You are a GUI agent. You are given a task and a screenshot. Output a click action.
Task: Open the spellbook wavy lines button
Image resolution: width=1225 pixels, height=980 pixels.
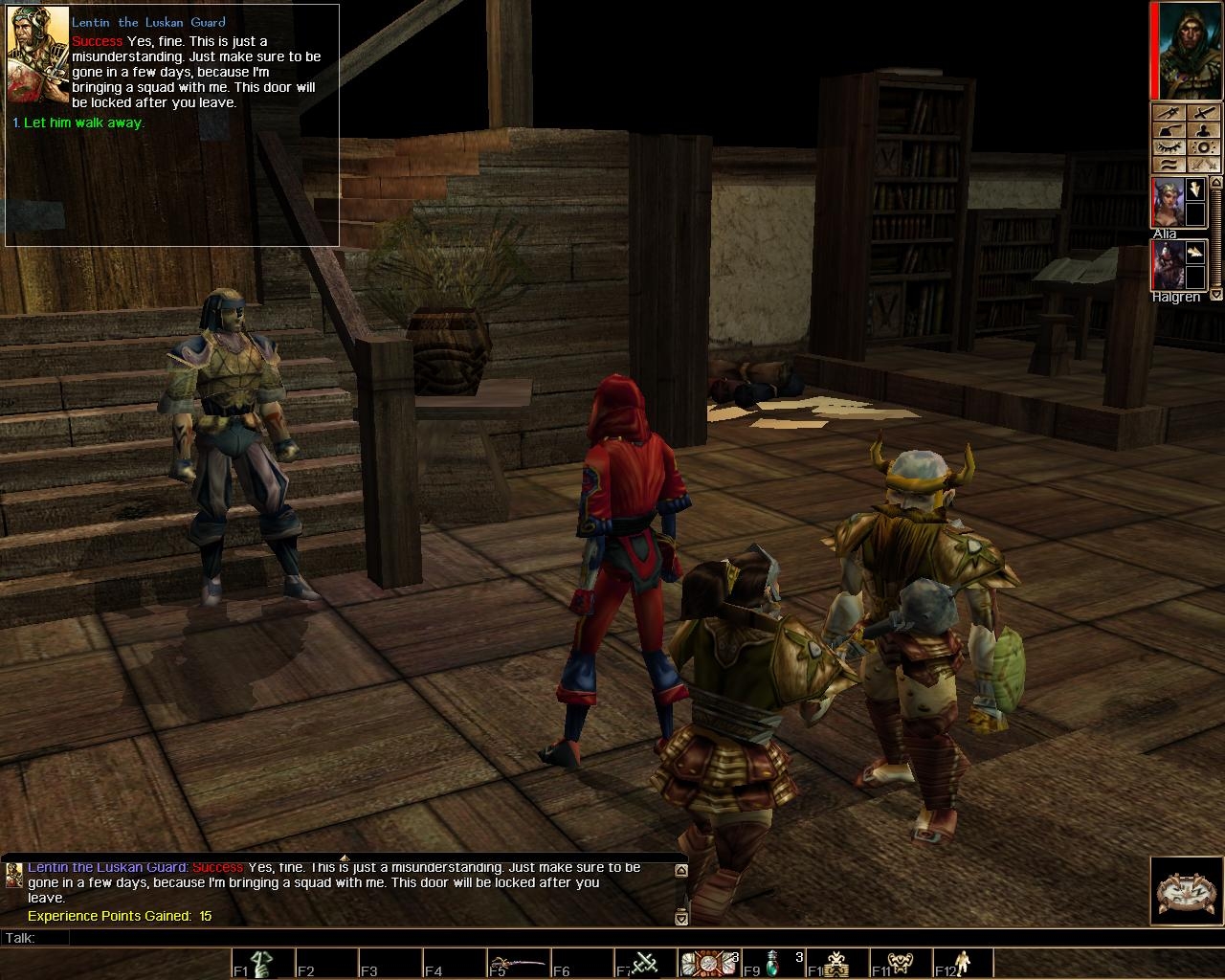click(x=1169, y=165)
